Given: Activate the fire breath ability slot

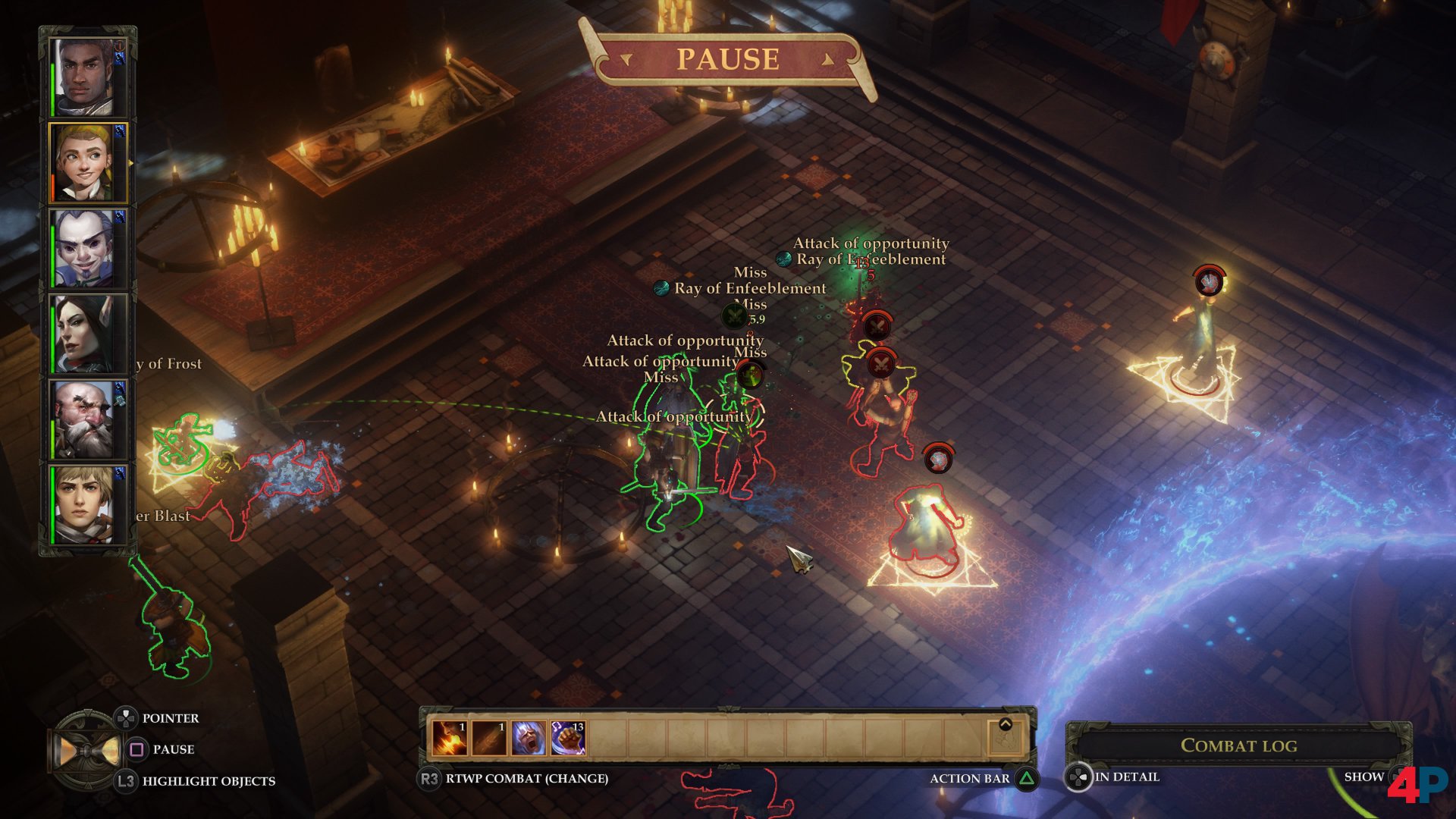Looking at the screenshot, I should click(x=450, y=738).
